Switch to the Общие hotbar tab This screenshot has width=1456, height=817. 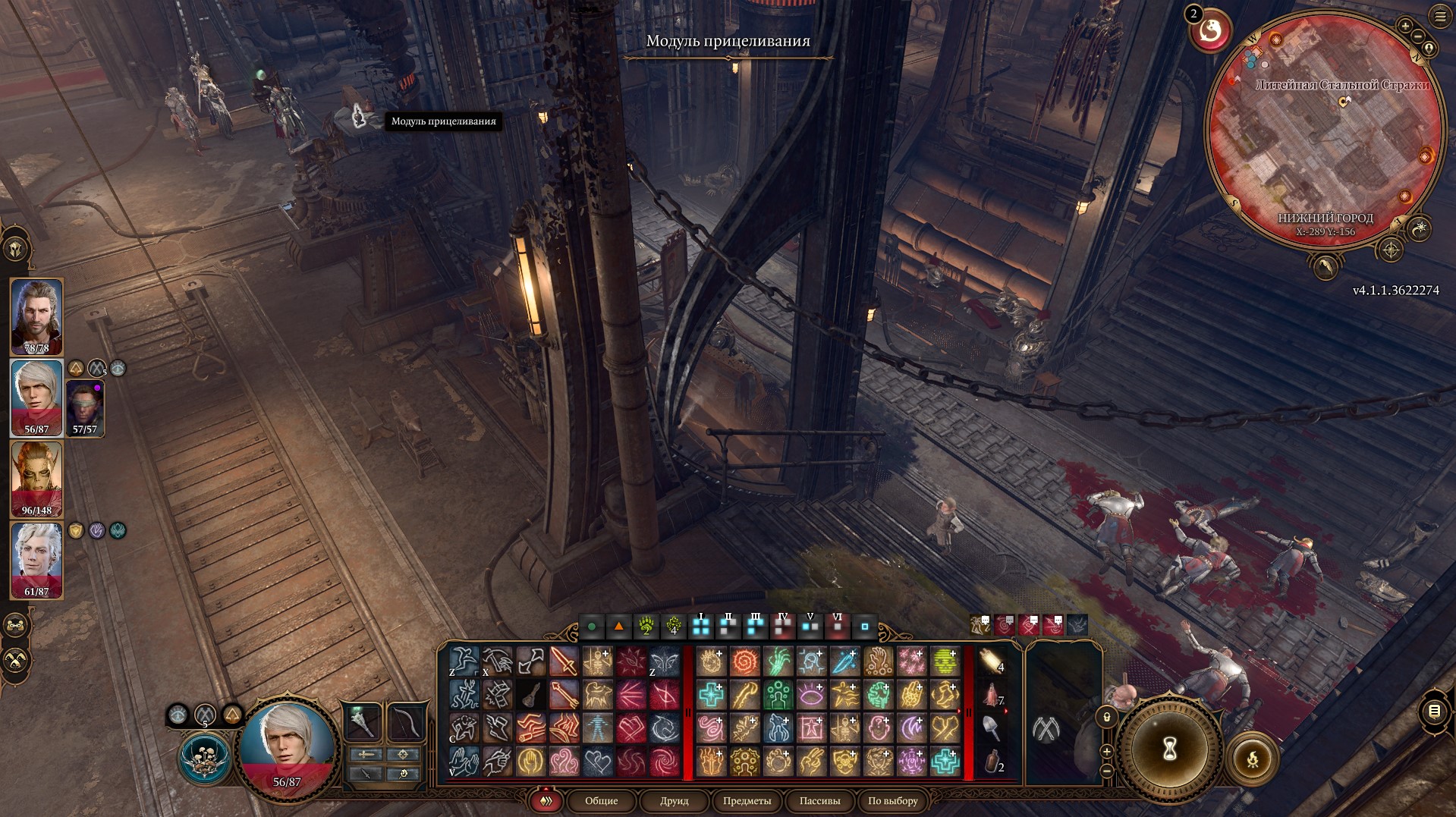(601, 801)
